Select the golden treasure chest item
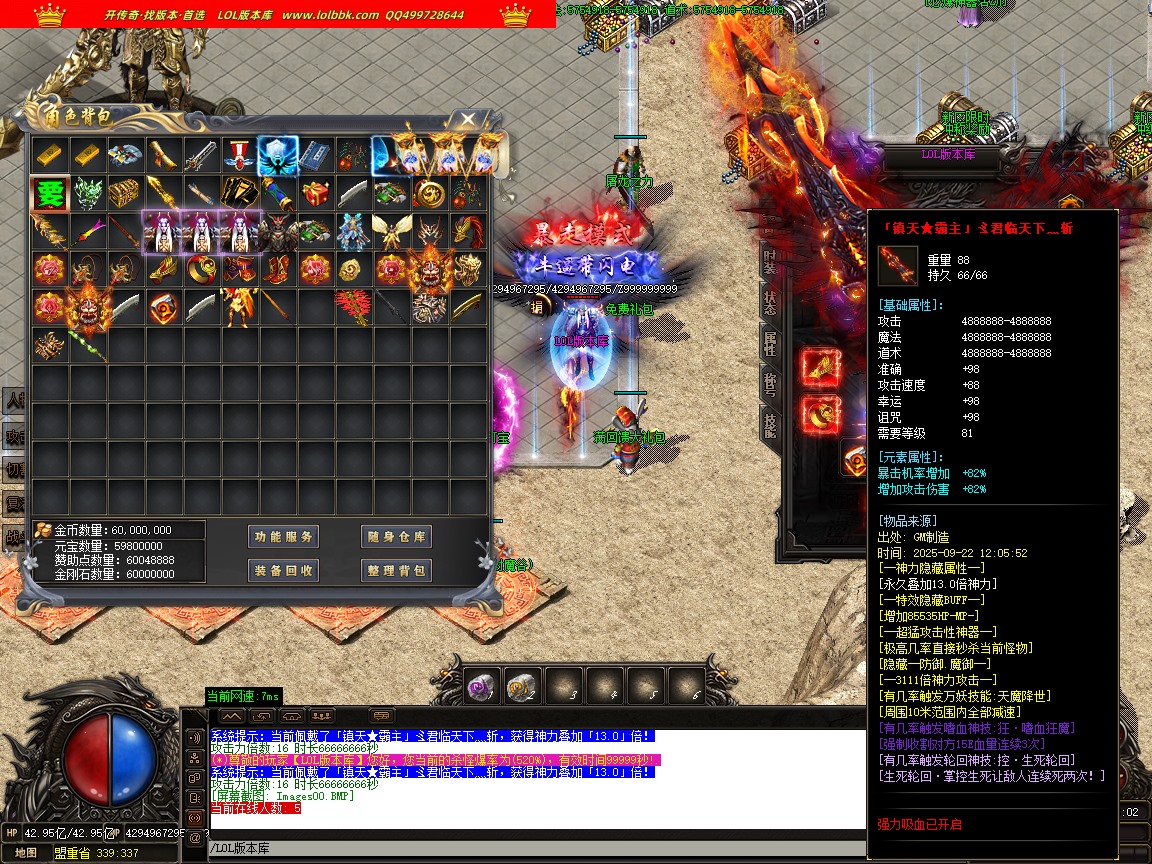1152x864 pixels. (x=125, y=193)
